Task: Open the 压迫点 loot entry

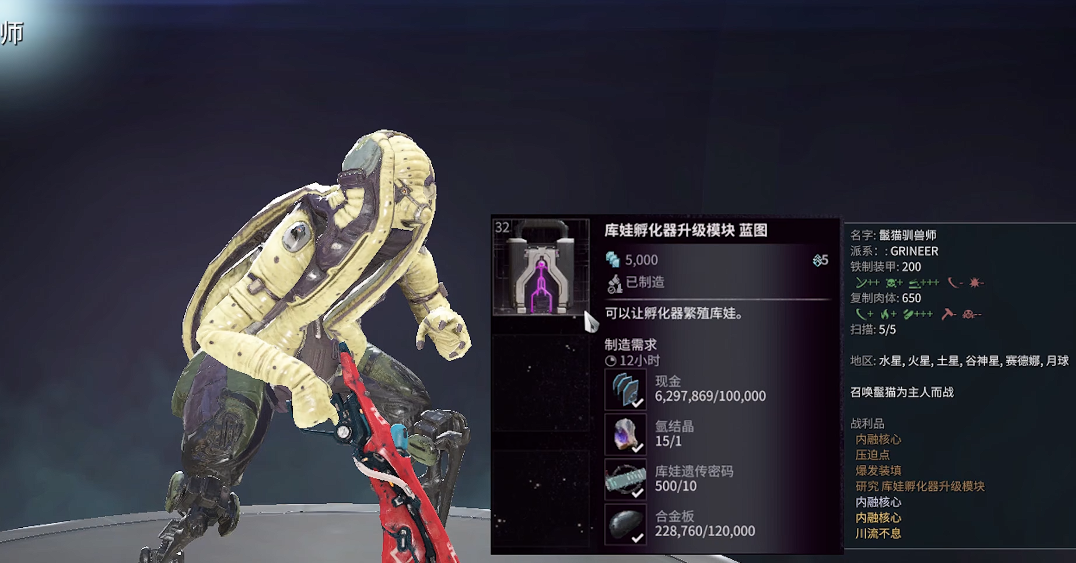Action: tap(873, 455)
